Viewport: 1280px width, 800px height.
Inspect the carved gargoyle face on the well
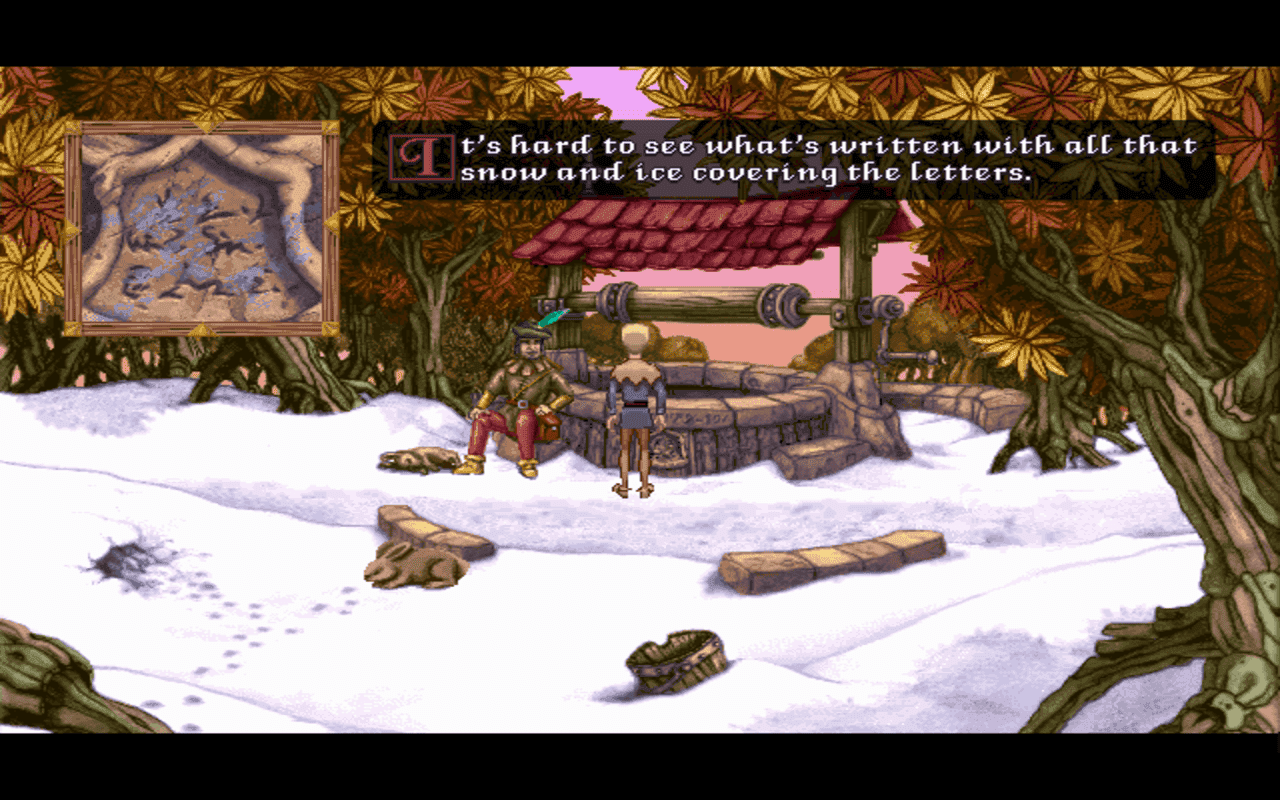(667, 449)
